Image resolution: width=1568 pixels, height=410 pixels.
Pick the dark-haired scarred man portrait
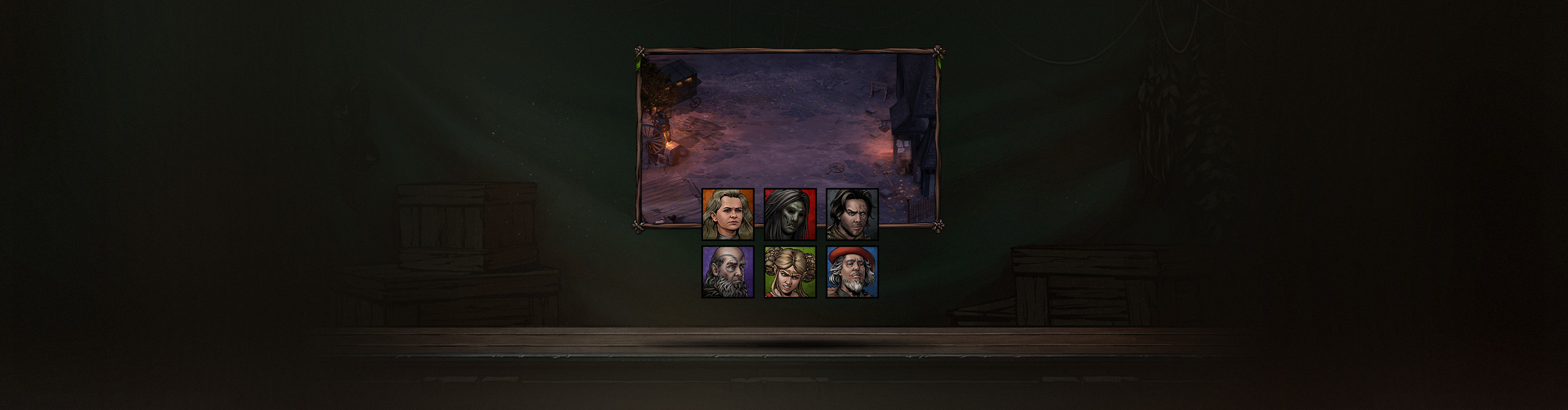852,214
